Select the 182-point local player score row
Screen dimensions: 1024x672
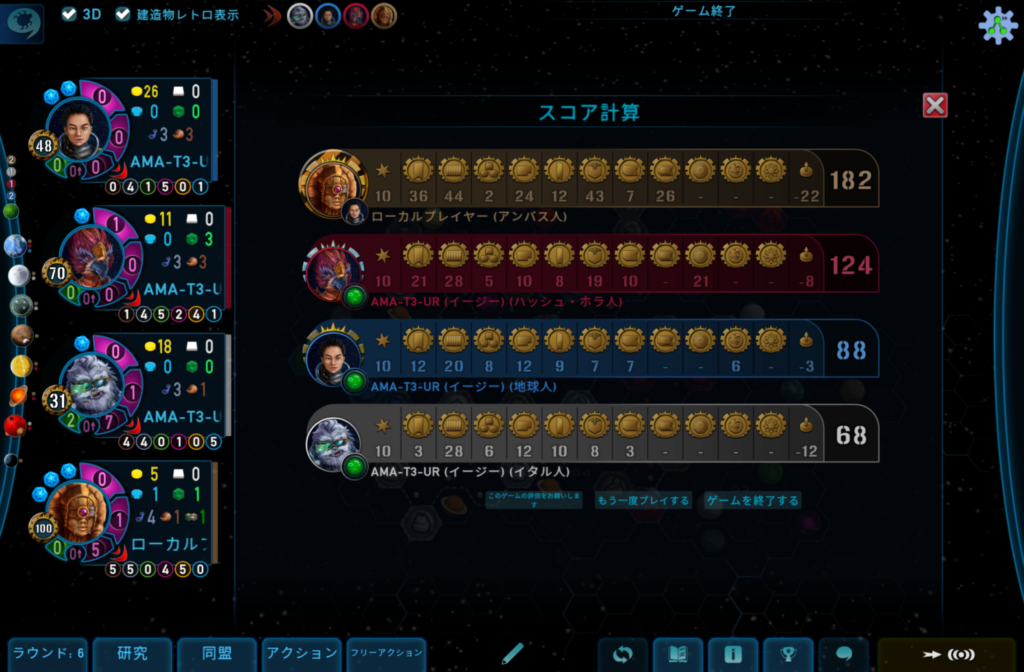tap(590, 180)
